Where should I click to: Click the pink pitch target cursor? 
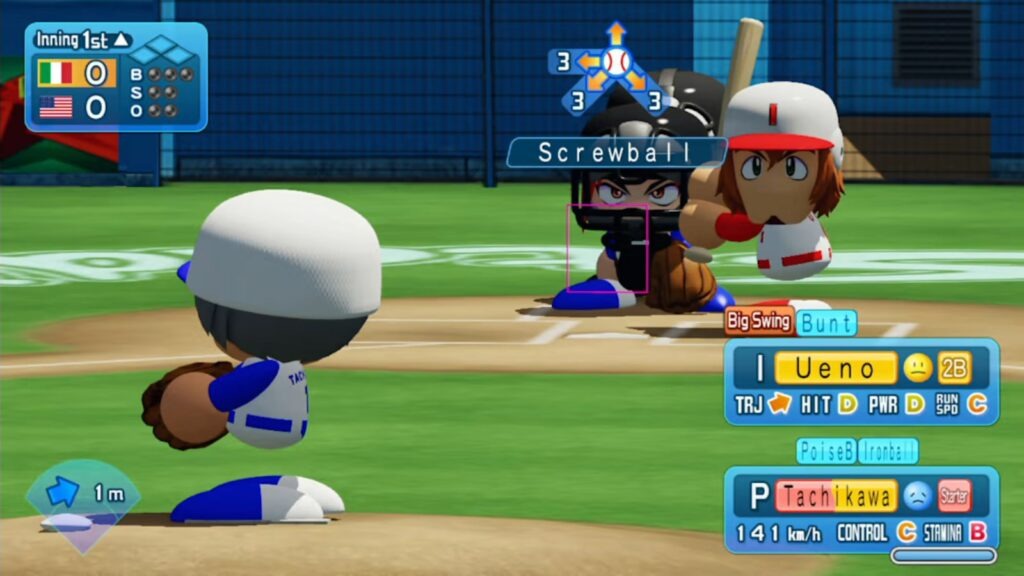(607, 249)
